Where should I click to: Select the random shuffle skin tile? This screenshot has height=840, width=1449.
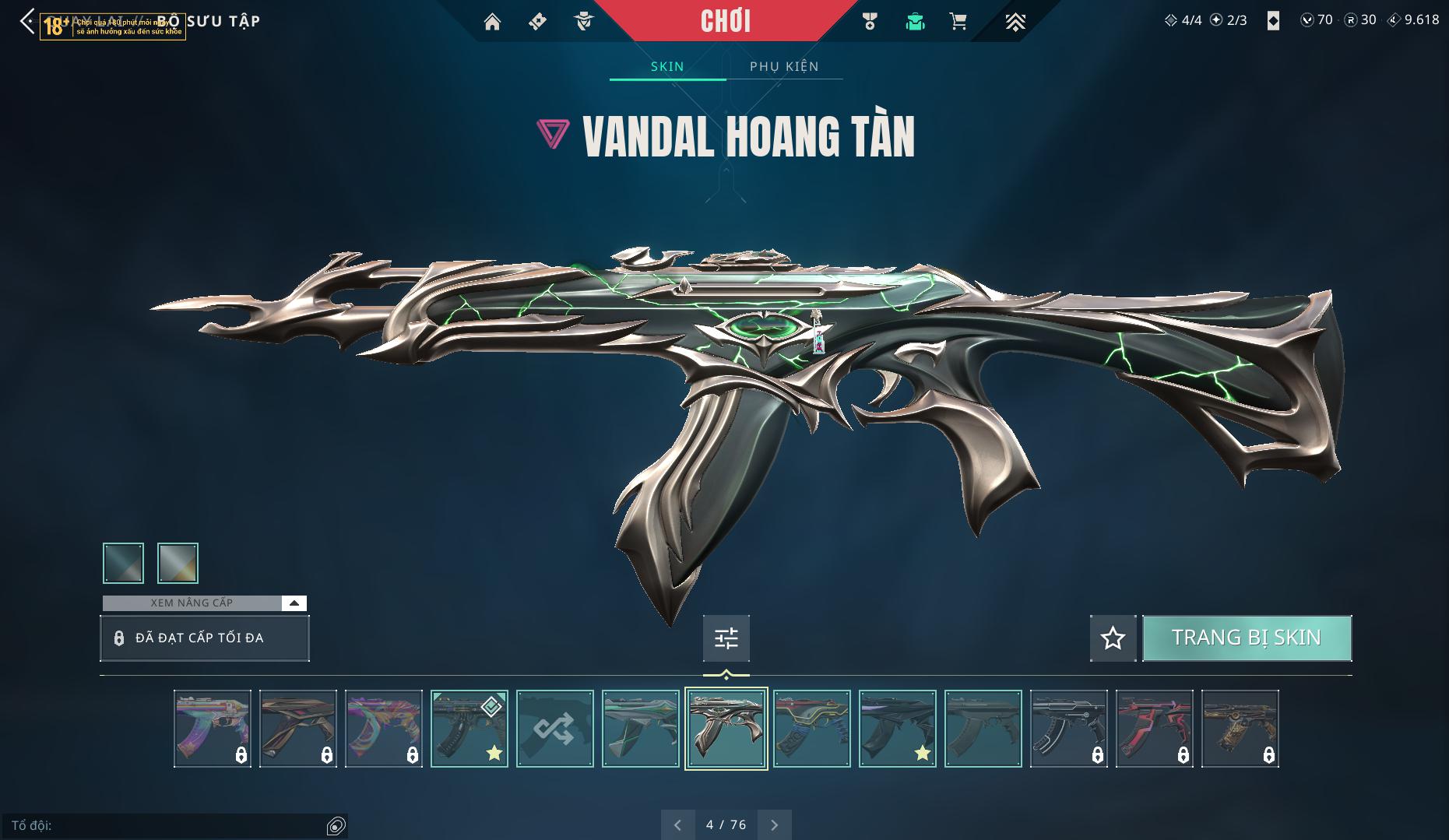[x=554, y=729]
